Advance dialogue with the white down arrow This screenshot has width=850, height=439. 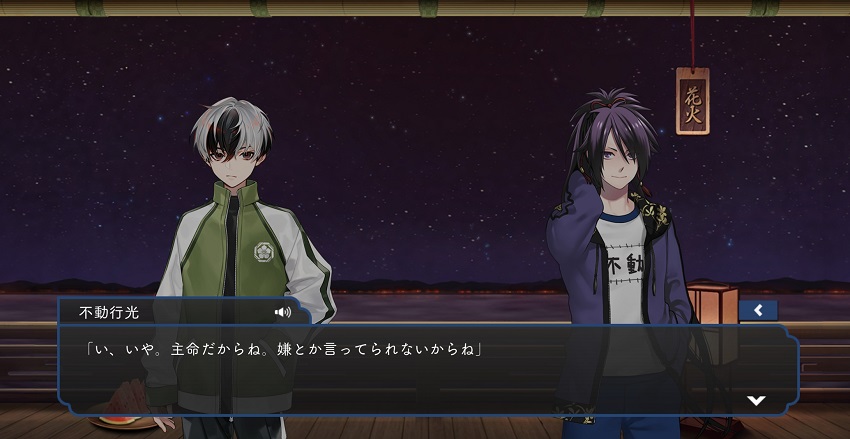tap(756, 399)
